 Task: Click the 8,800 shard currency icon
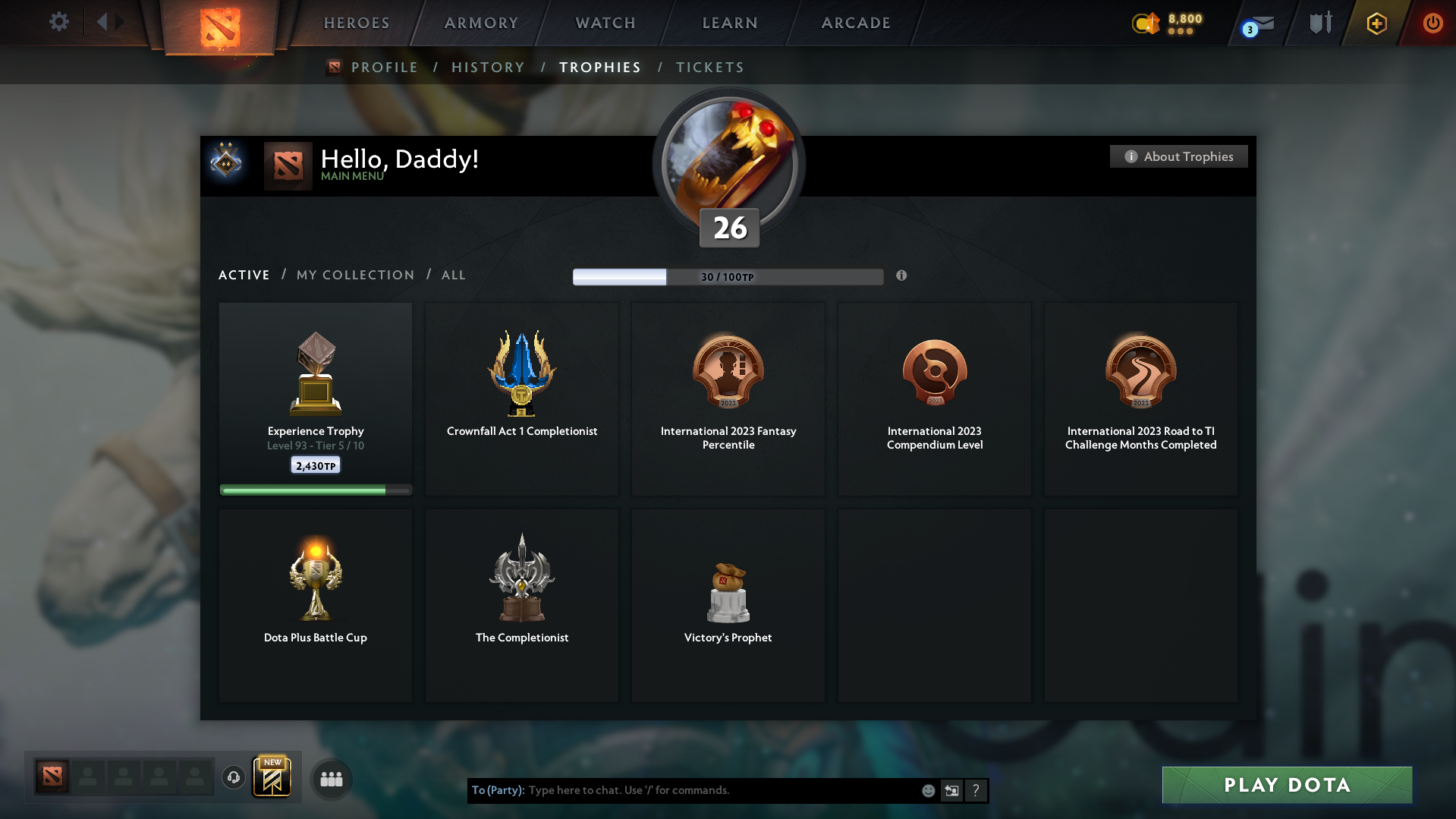pyautogui.click(x=1145, y=24)
